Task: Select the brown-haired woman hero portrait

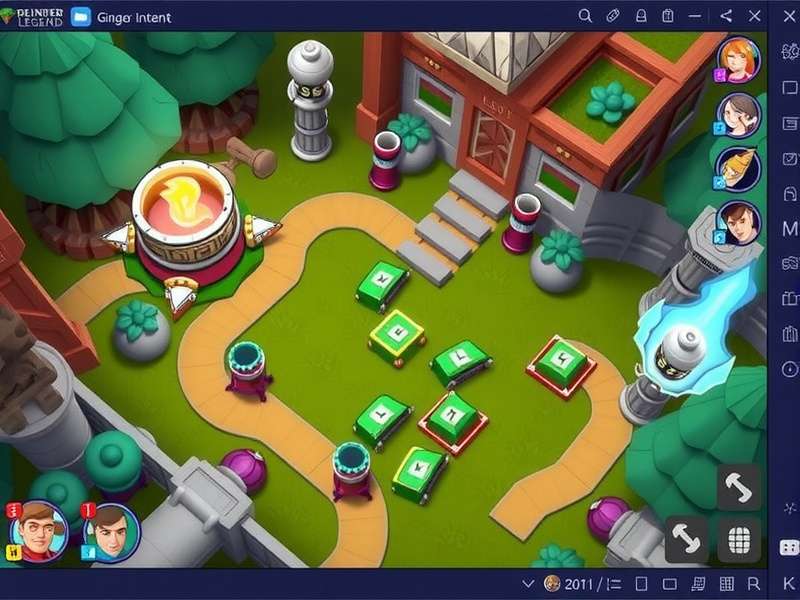Action: 739,114
